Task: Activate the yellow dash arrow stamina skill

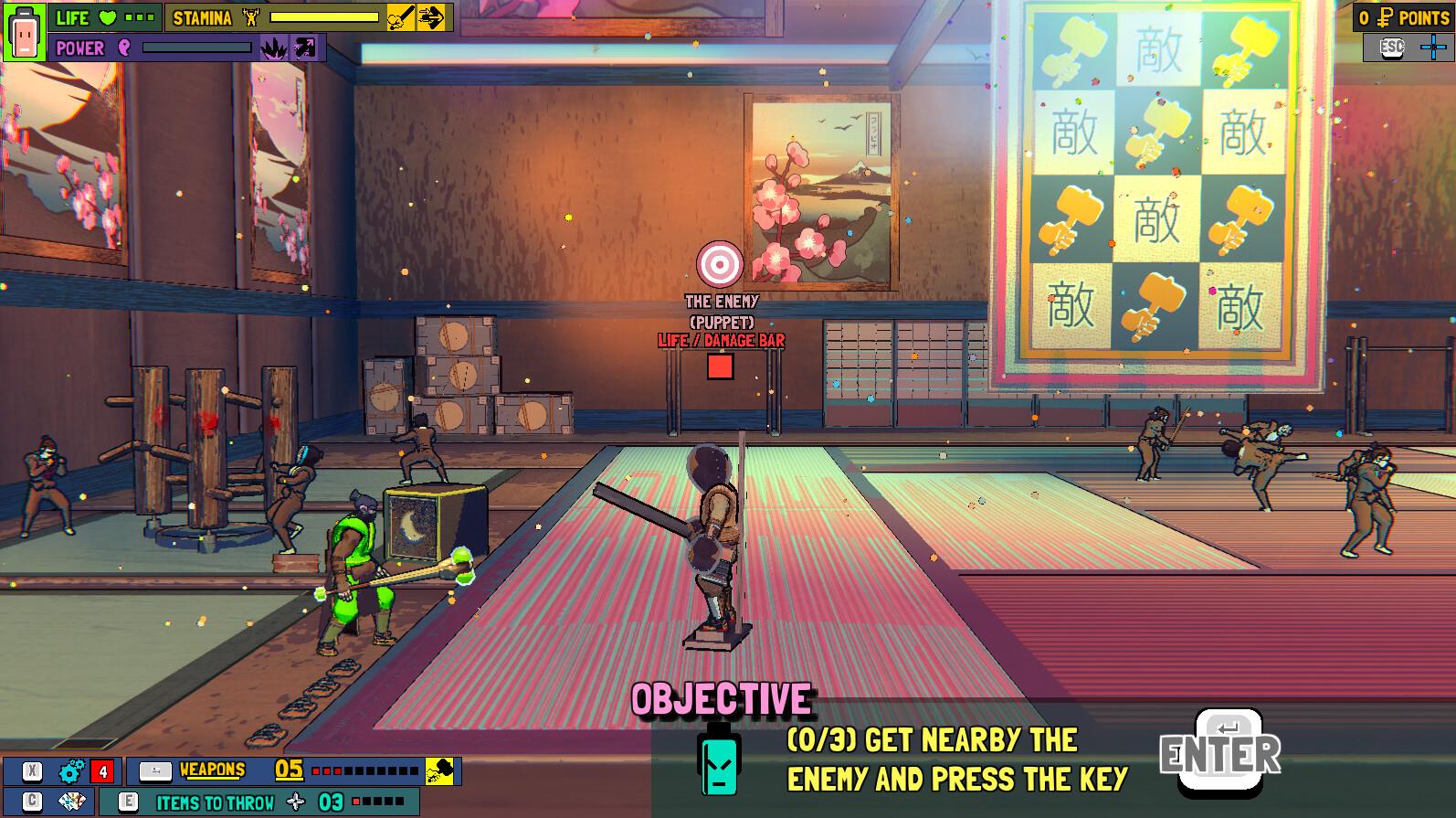Action: [x=432, y=17]
